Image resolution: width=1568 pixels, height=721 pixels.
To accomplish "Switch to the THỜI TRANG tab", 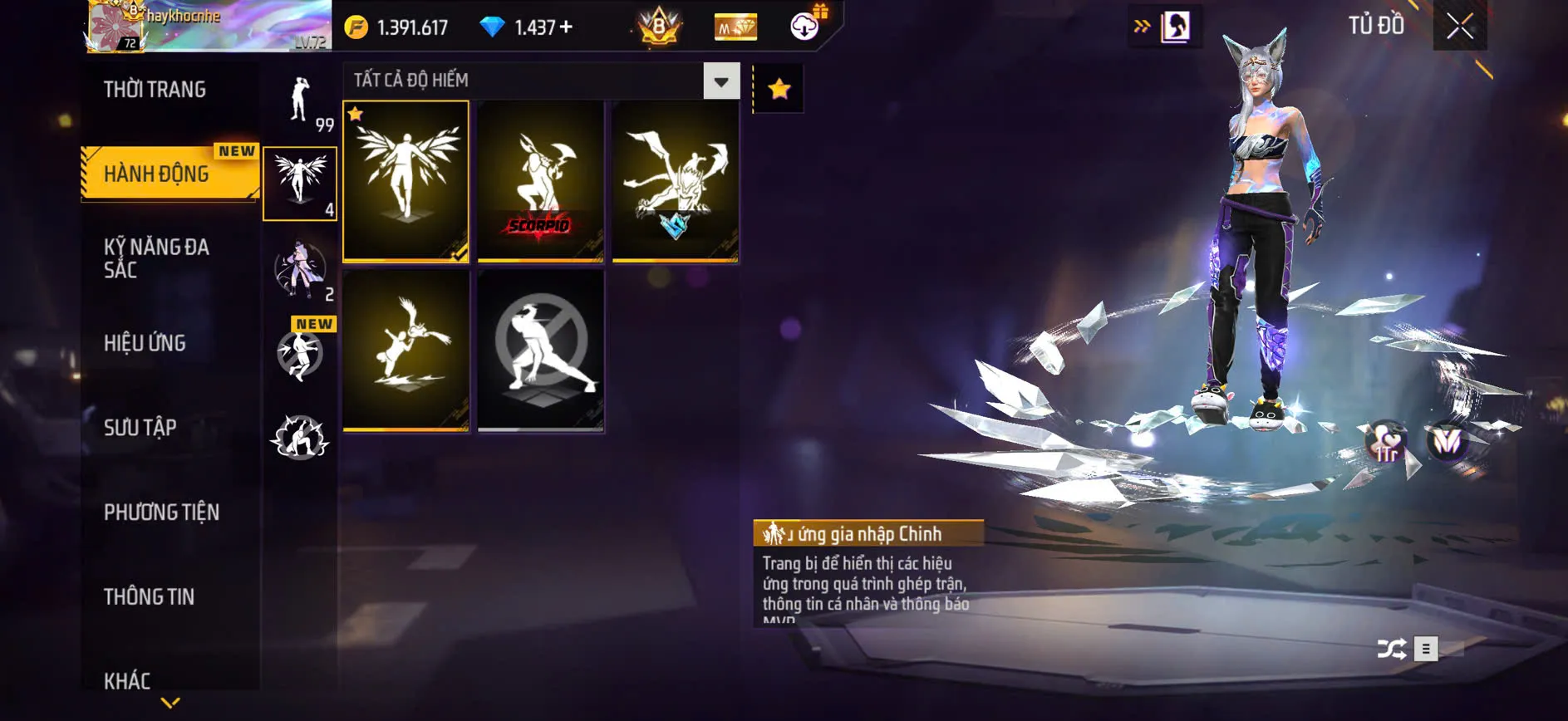I will [x=156, y=89].
